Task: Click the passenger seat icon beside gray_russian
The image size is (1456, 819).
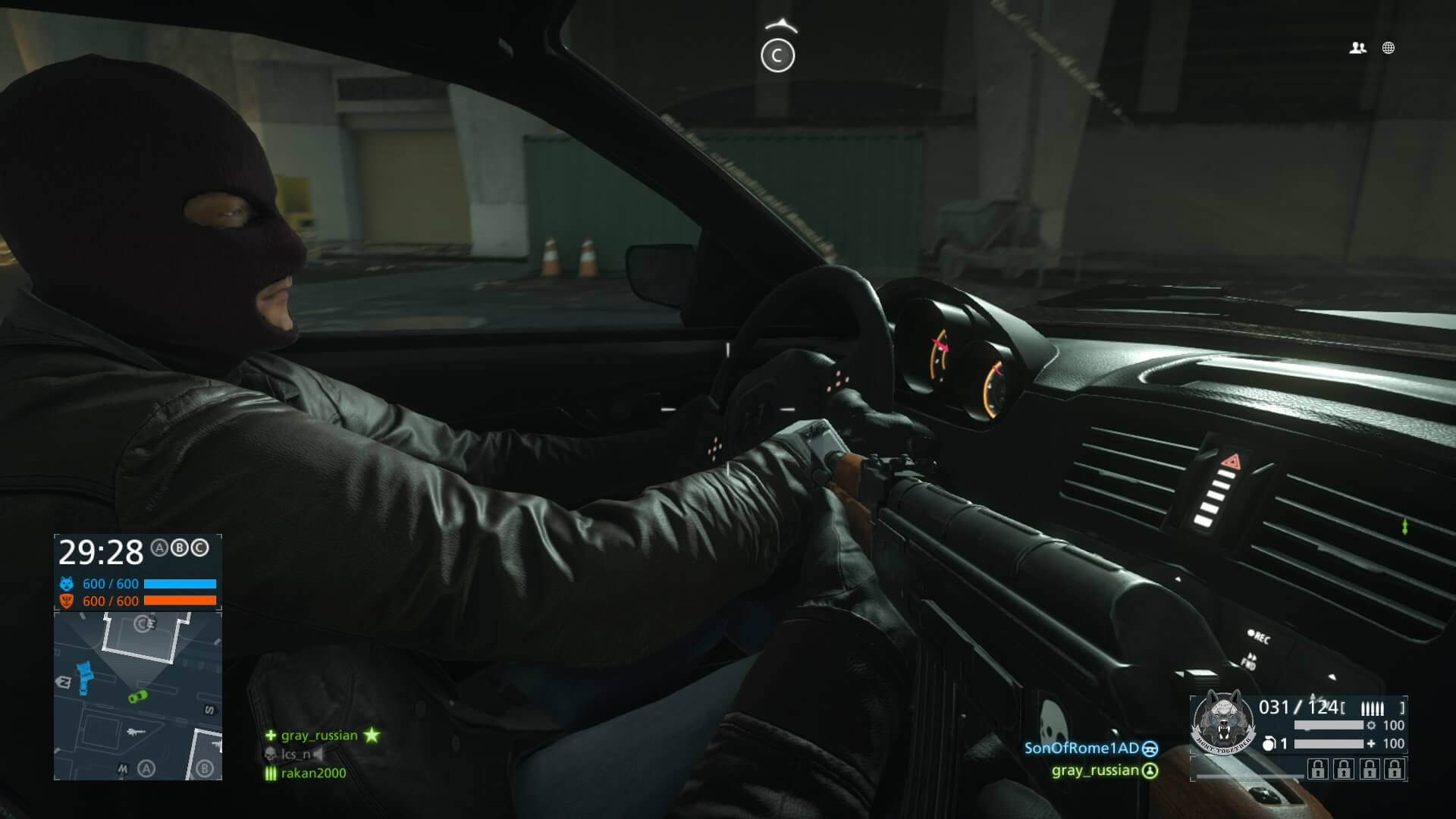Action: [x=1149, y=771]
